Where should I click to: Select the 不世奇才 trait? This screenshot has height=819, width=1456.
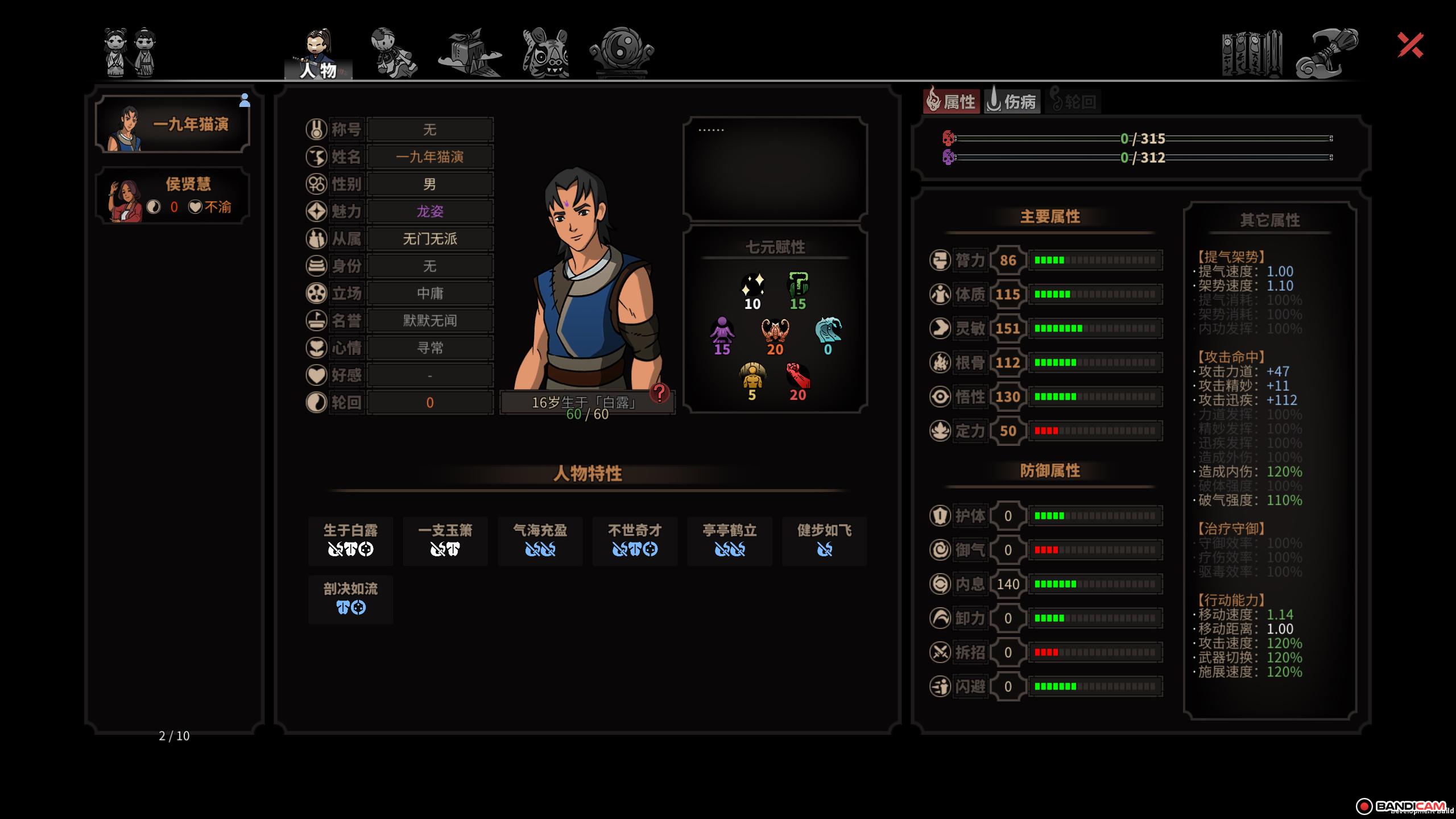tap(635, 540)
